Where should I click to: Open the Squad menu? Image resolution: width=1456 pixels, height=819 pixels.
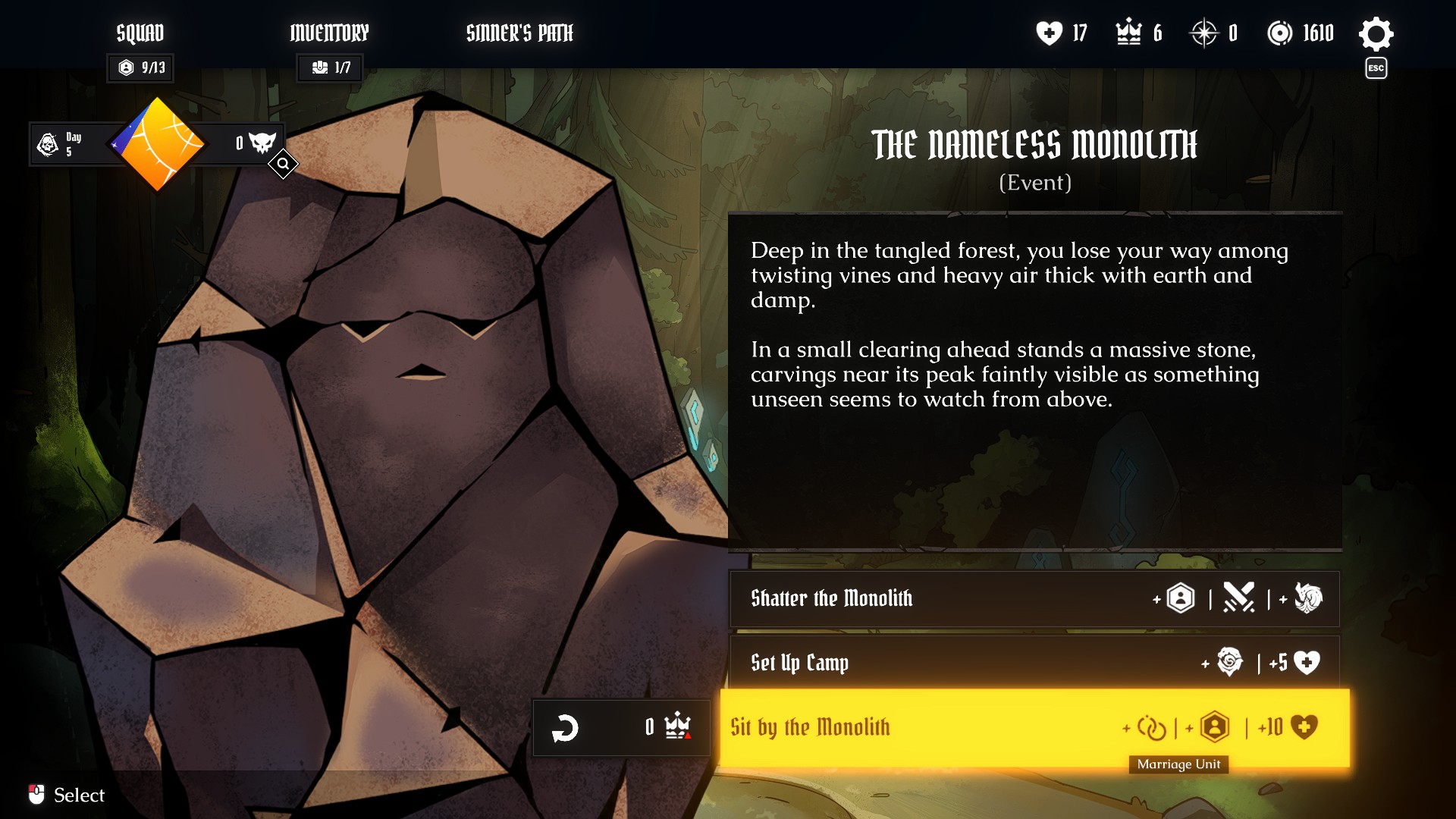click(140, 33)
